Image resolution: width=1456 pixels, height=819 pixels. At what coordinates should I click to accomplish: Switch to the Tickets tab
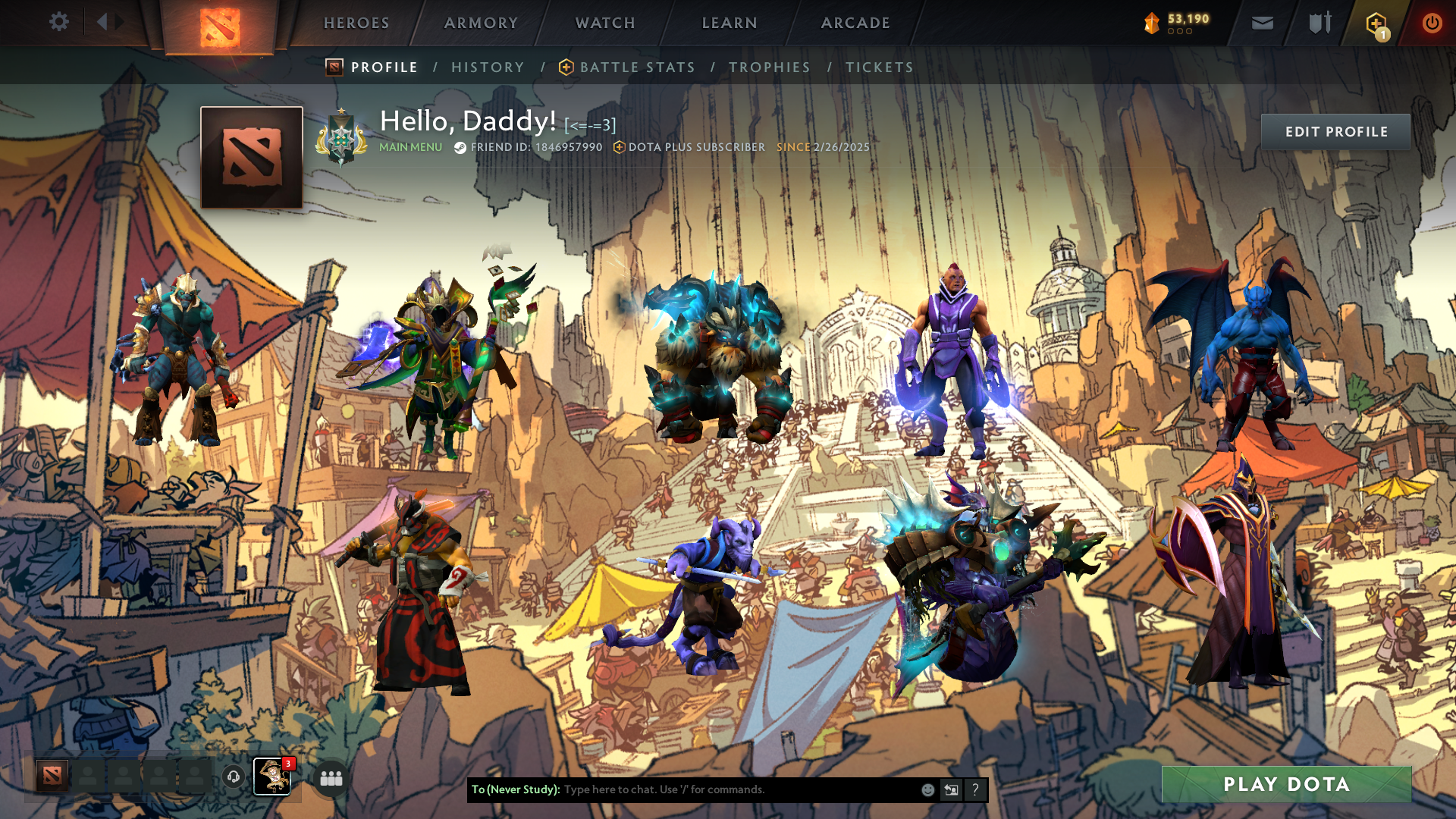[x=880, y=67]
